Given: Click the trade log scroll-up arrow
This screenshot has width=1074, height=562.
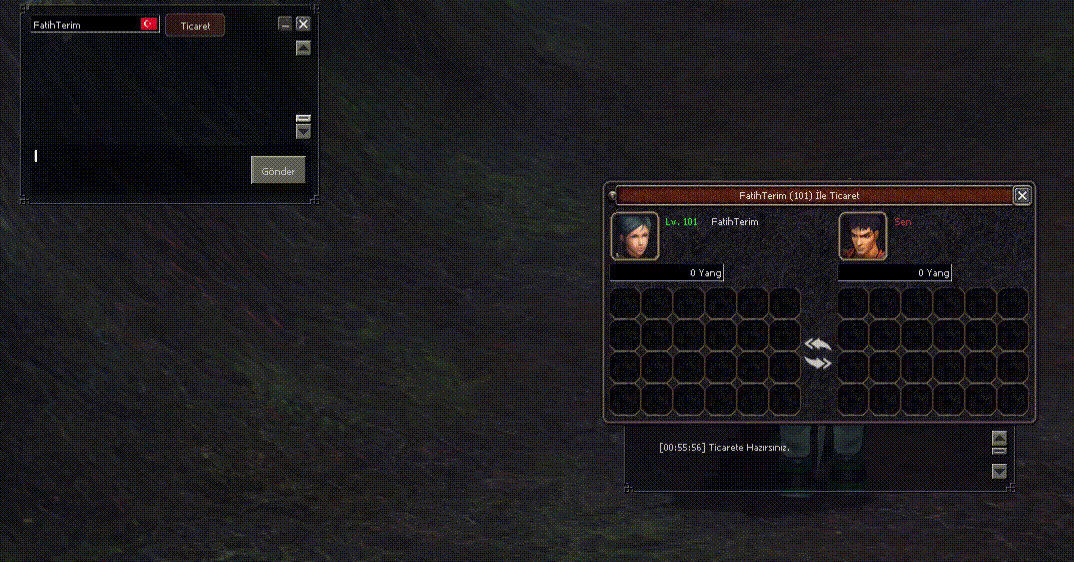Looking at the screenshot, I should point(999,438).
